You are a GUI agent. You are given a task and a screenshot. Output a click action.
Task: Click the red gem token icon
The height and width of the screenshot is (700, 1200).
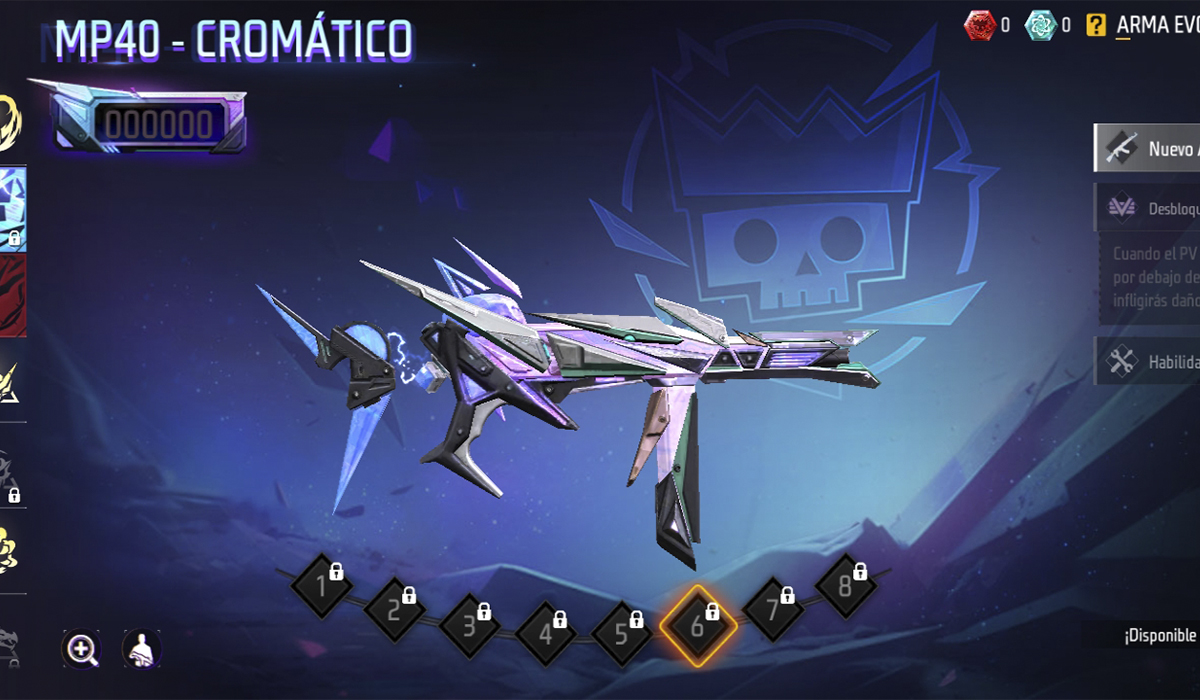click(x=978, y=26)
